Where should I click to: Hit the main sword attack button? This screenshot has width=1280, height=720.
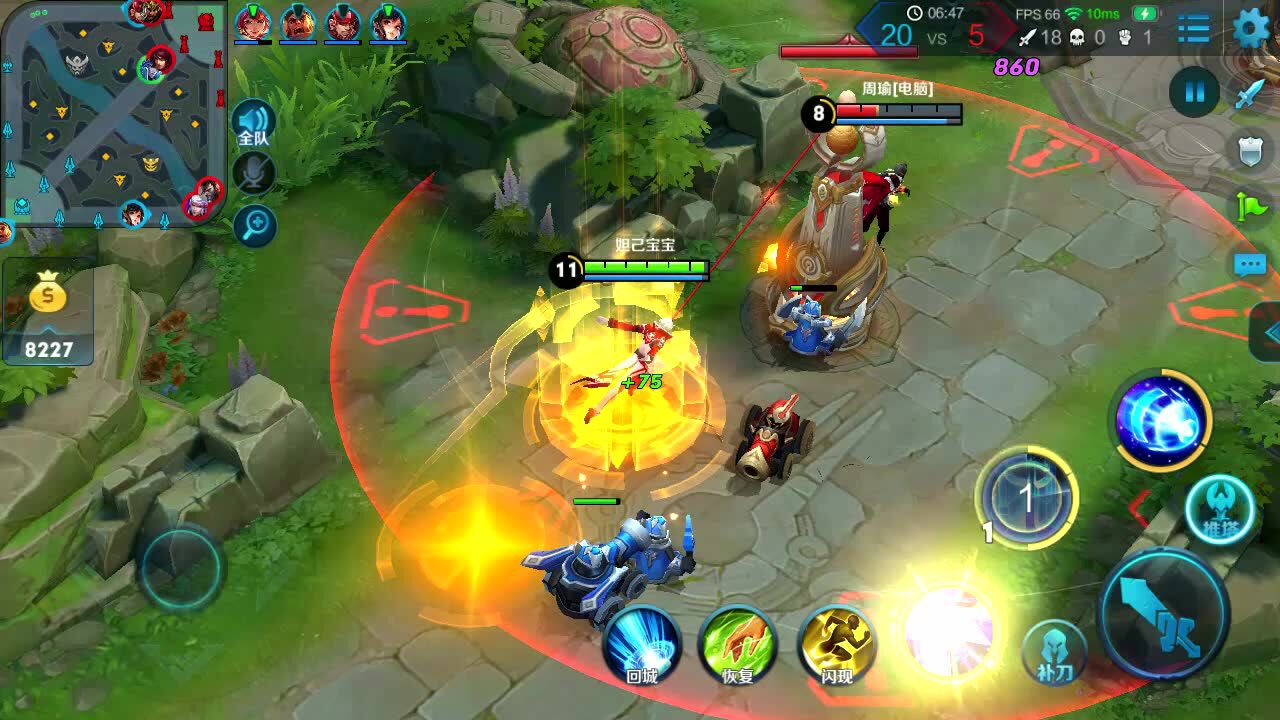pyautogui.click(x=1164, y=612)
